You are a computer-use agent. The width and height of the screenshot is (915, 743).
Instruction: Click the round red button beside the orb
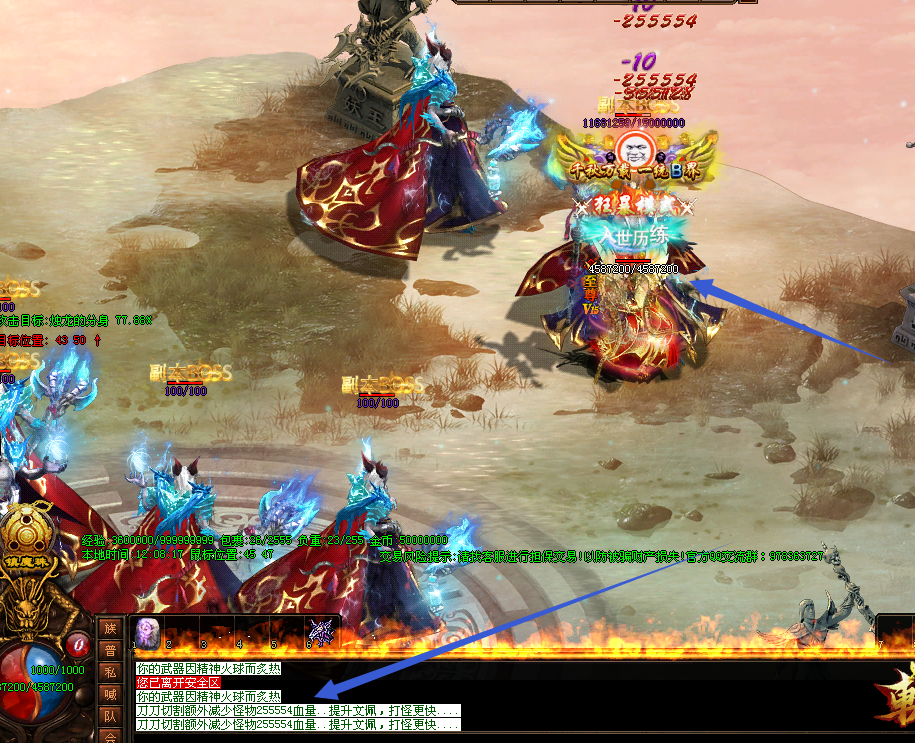[x=77, y=643]
